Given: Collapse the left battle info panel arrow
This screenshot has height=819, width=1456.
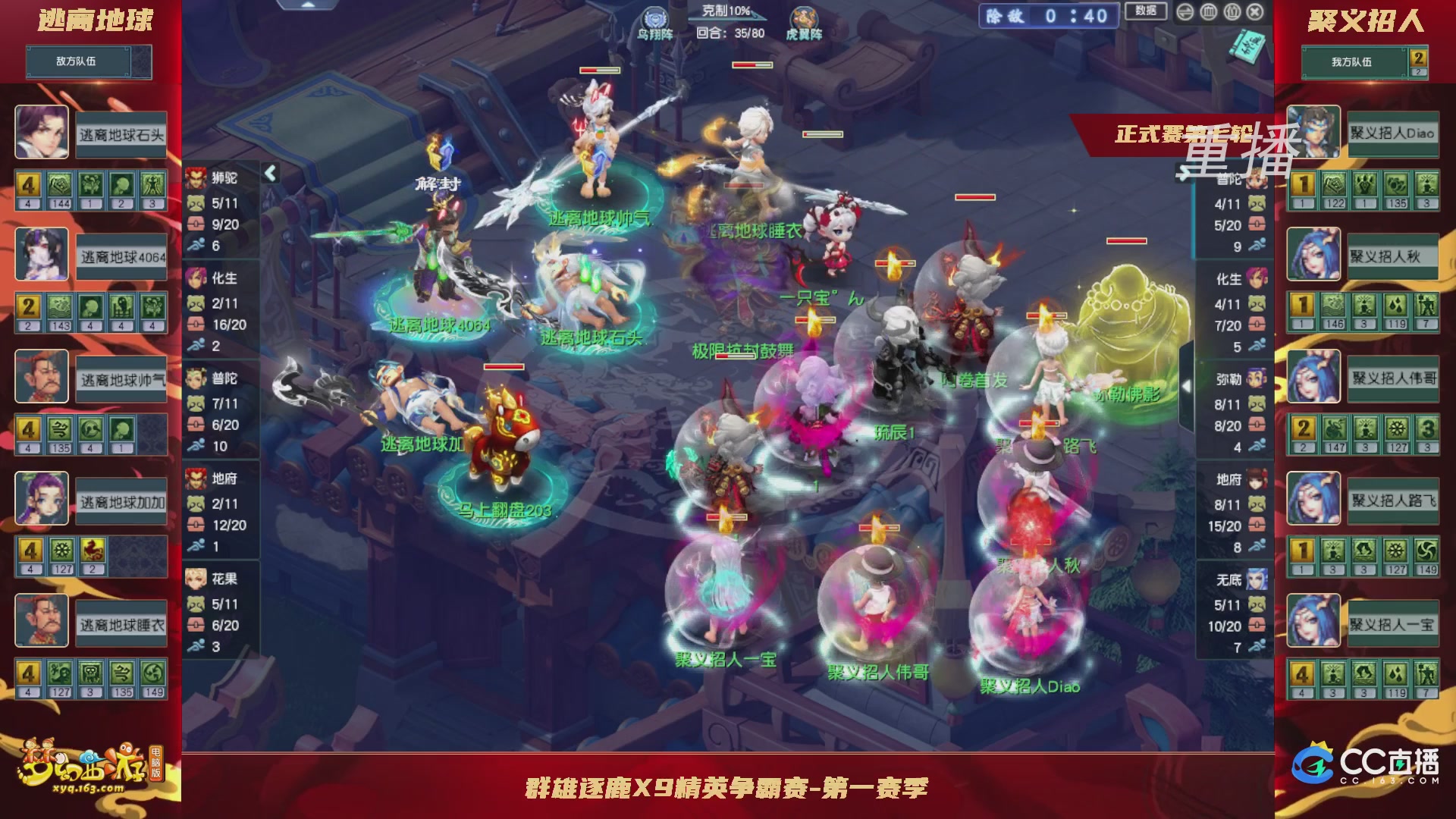Looking at the screenshot, I should (x=269, y=173).
